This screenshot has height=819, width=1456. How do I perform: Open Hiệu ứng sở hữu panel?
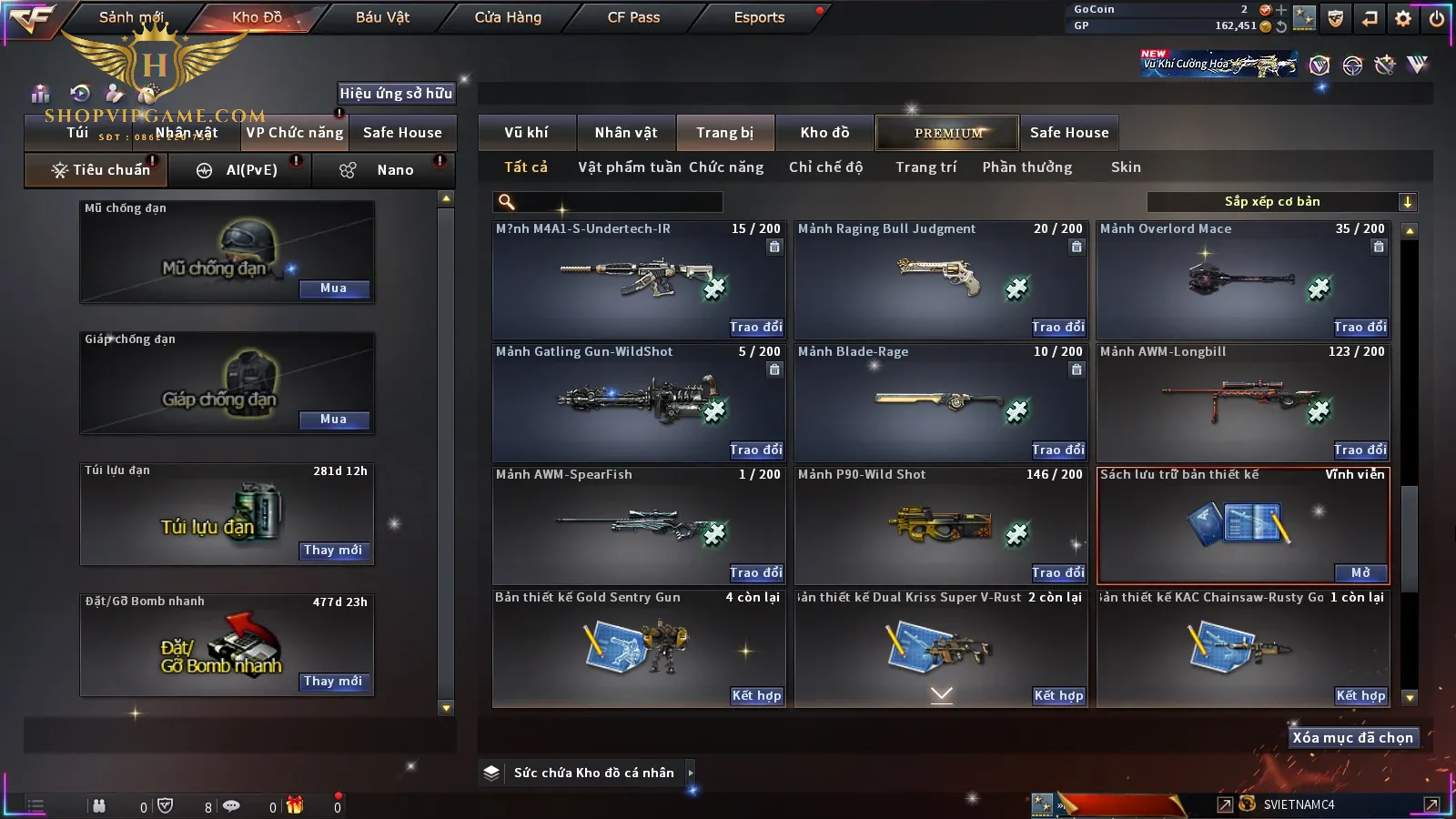[396, 93]
